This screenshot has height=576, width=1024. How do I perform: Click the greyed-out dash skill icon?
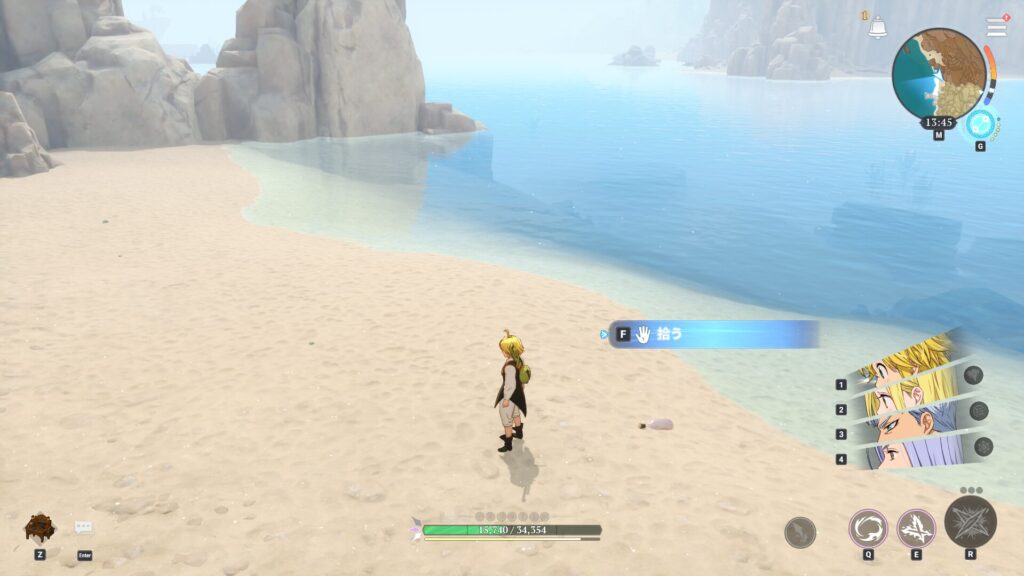coord(800,532)
